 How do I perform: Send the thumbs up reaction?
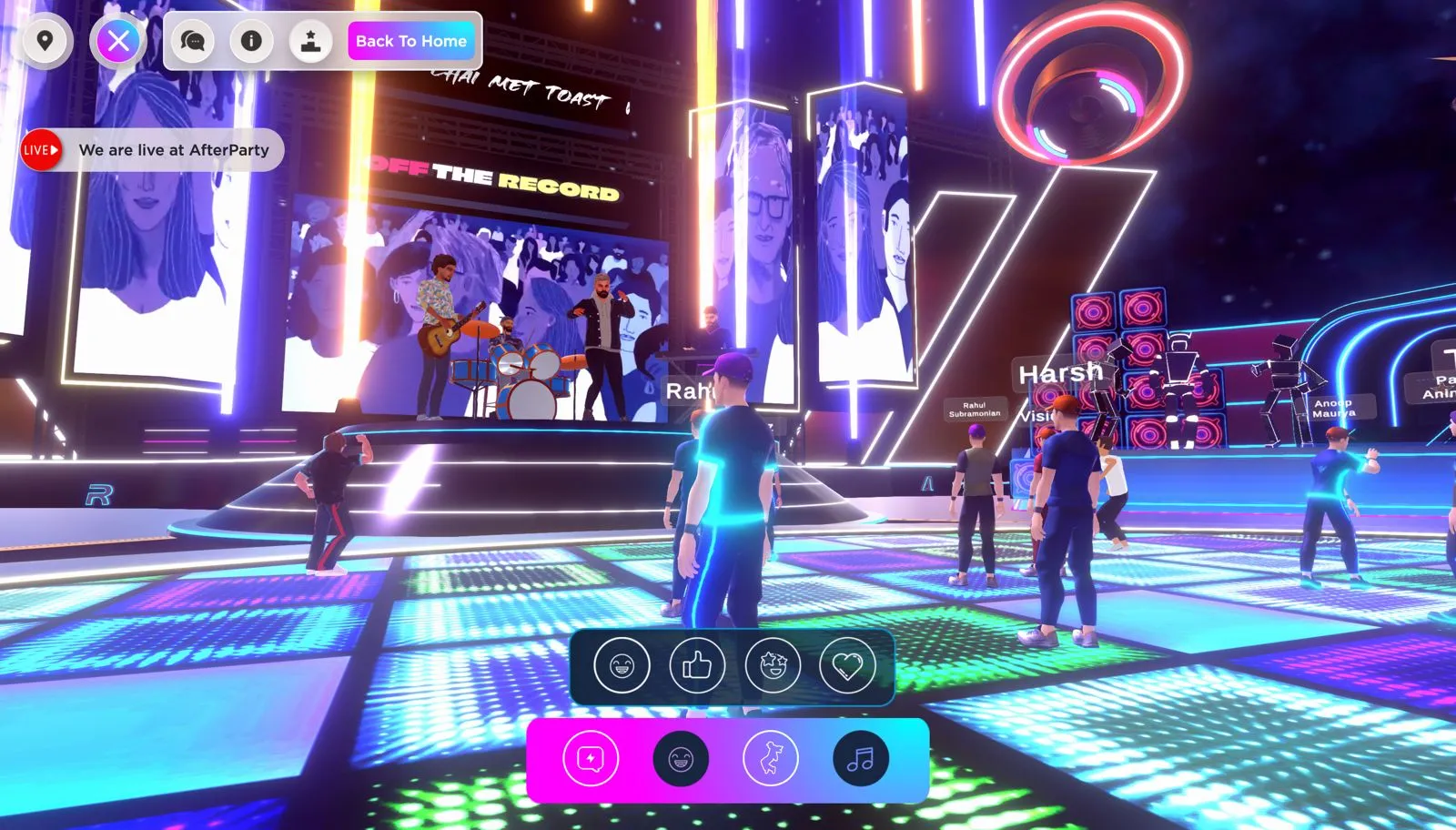coord(697,665)
